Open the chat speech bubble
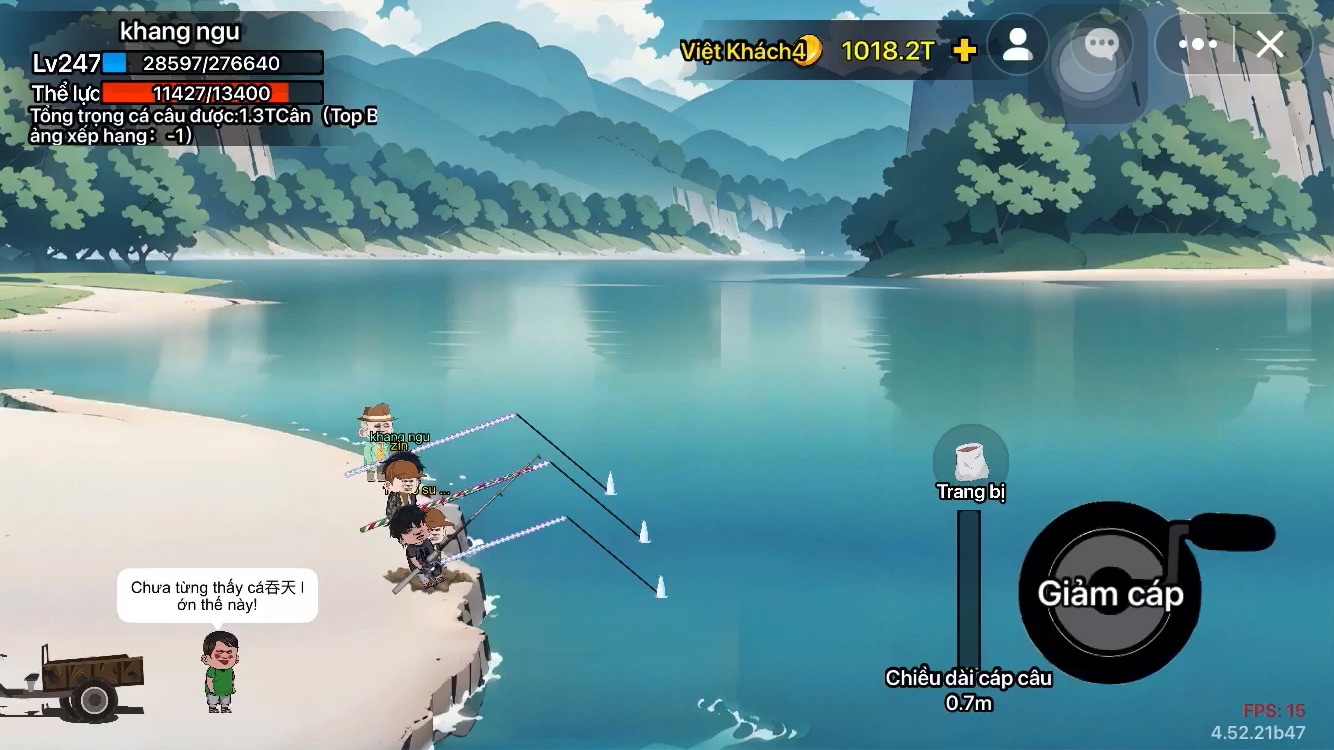This screenshot has height=750, width=1334. click(x=1101, y=45)
